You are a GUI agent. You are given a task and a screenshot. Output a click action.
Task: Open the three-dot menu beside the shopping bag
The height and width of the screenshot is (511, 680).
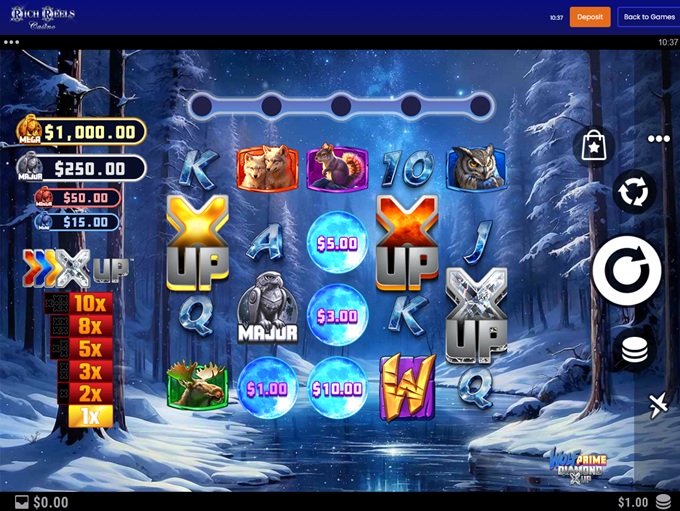click(x=658, y=139)
